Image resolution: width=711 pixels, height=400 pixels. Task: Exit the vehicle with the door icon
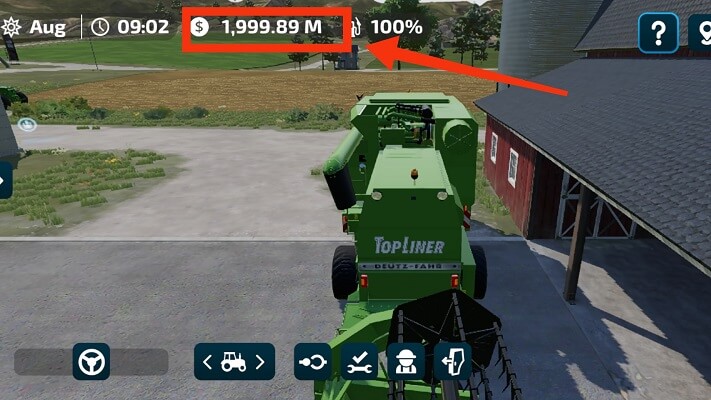coord(452,362)
